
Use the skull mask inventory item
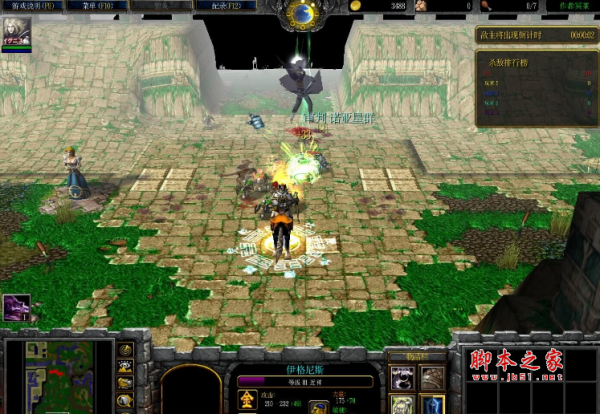tap(402, 377)
